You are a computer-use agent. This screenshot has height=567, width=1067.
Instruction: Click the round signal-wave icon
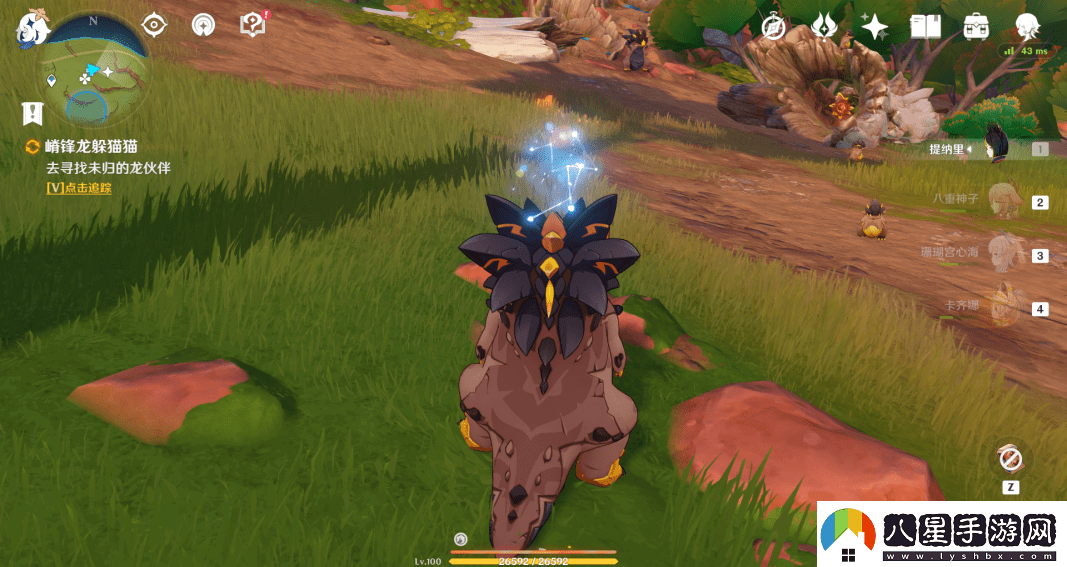pyautogui.click(x=203, y=25)
